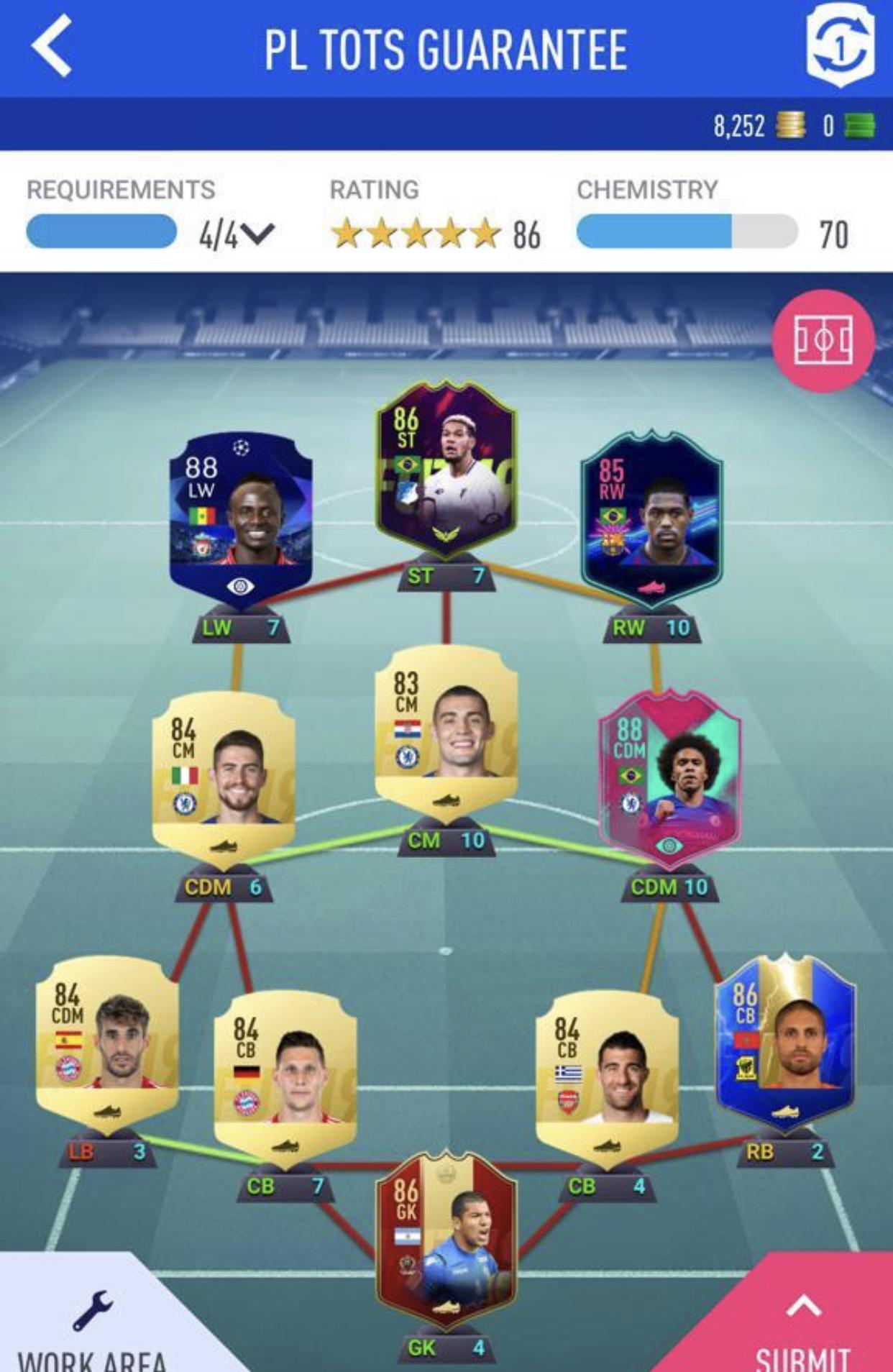Select the 84 CM Italian Chelsea card
This screenshot has width=893, height=1372.
(x=224, y=773)
